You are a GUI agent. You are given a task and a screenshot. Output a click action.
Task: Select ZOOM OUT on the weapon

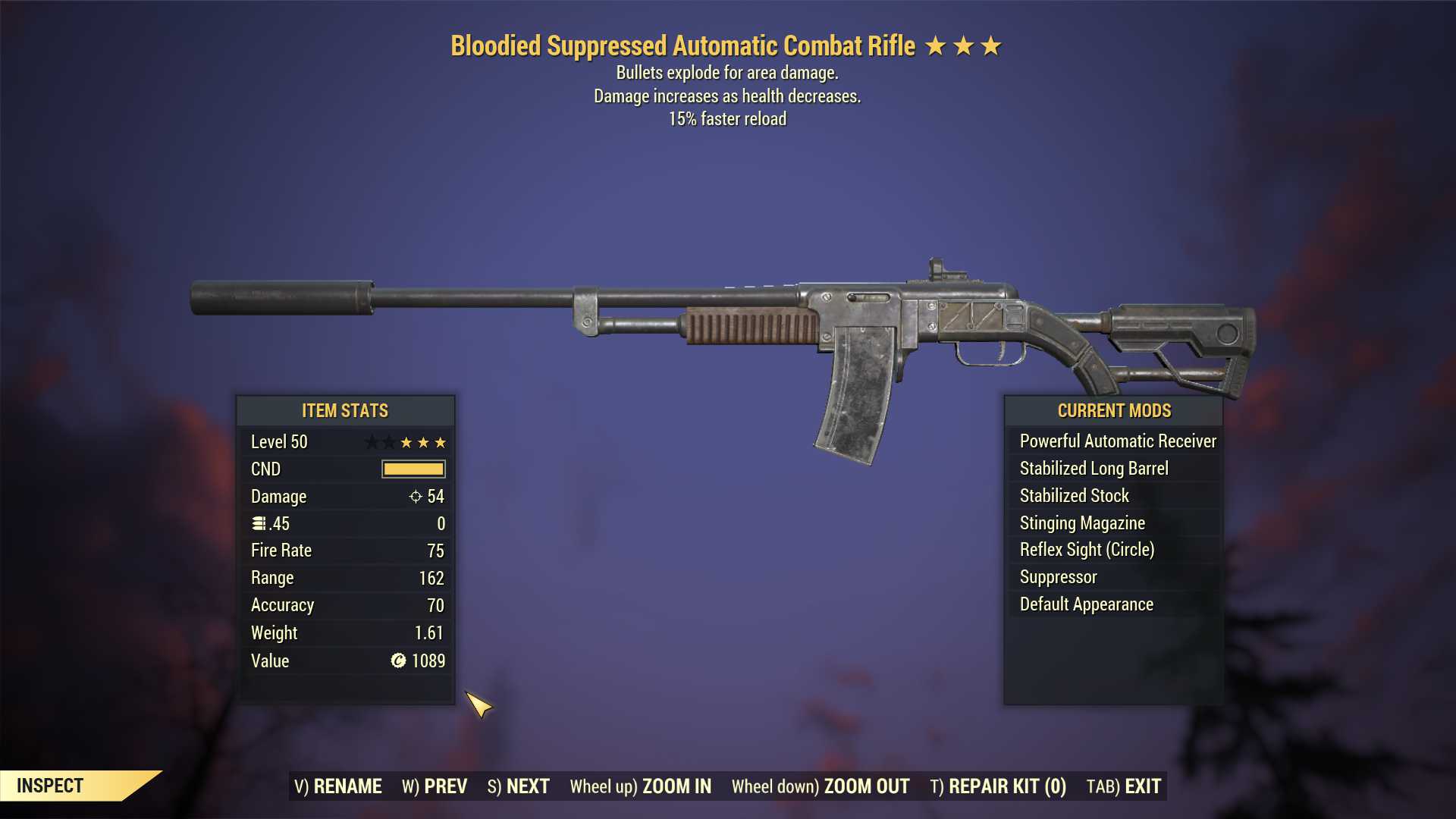click(x=821, y=786)
